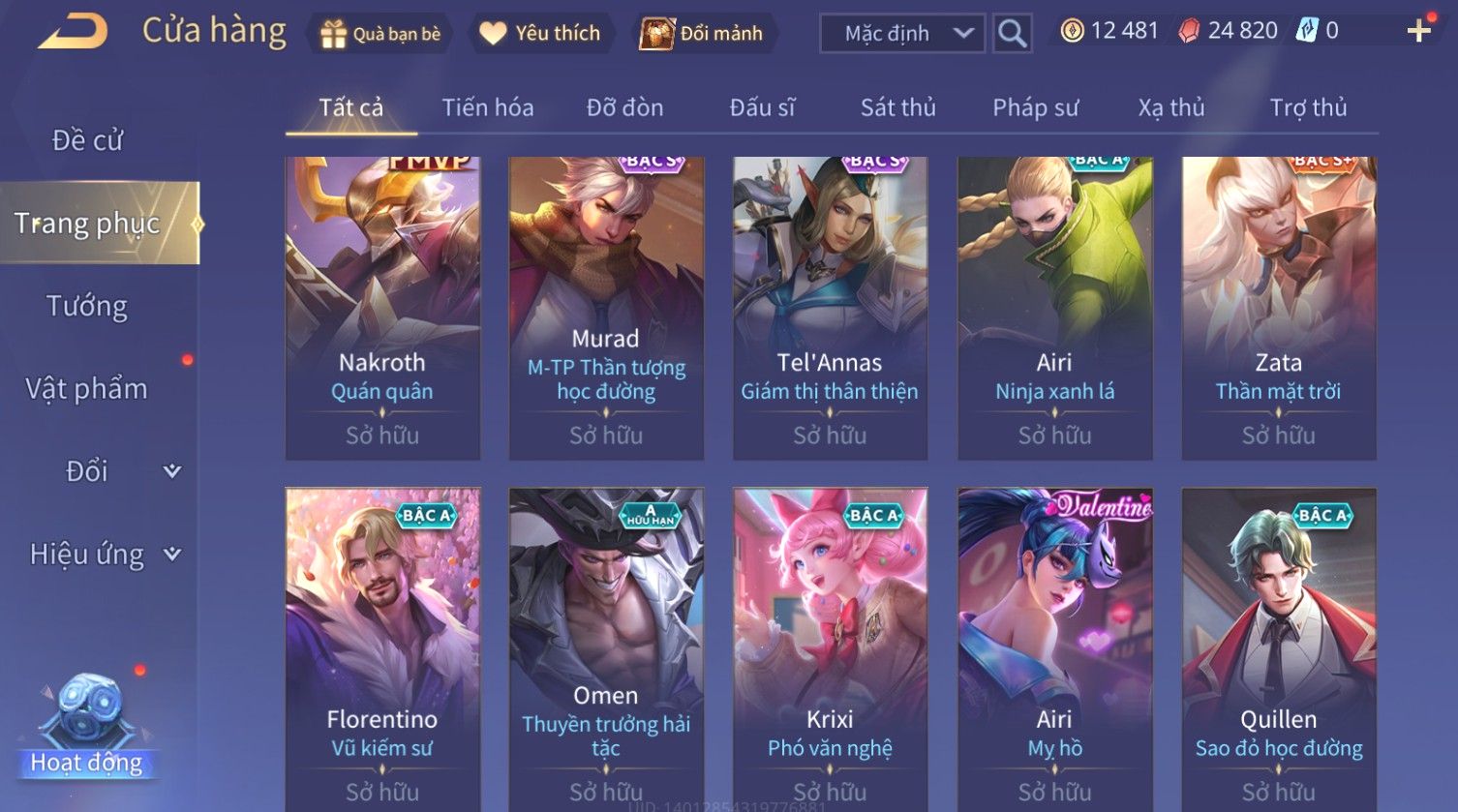1458x812 pixels.
Task: Select the Sát thủ category tab
Action: pyautogui.click(x=897, y=107)
